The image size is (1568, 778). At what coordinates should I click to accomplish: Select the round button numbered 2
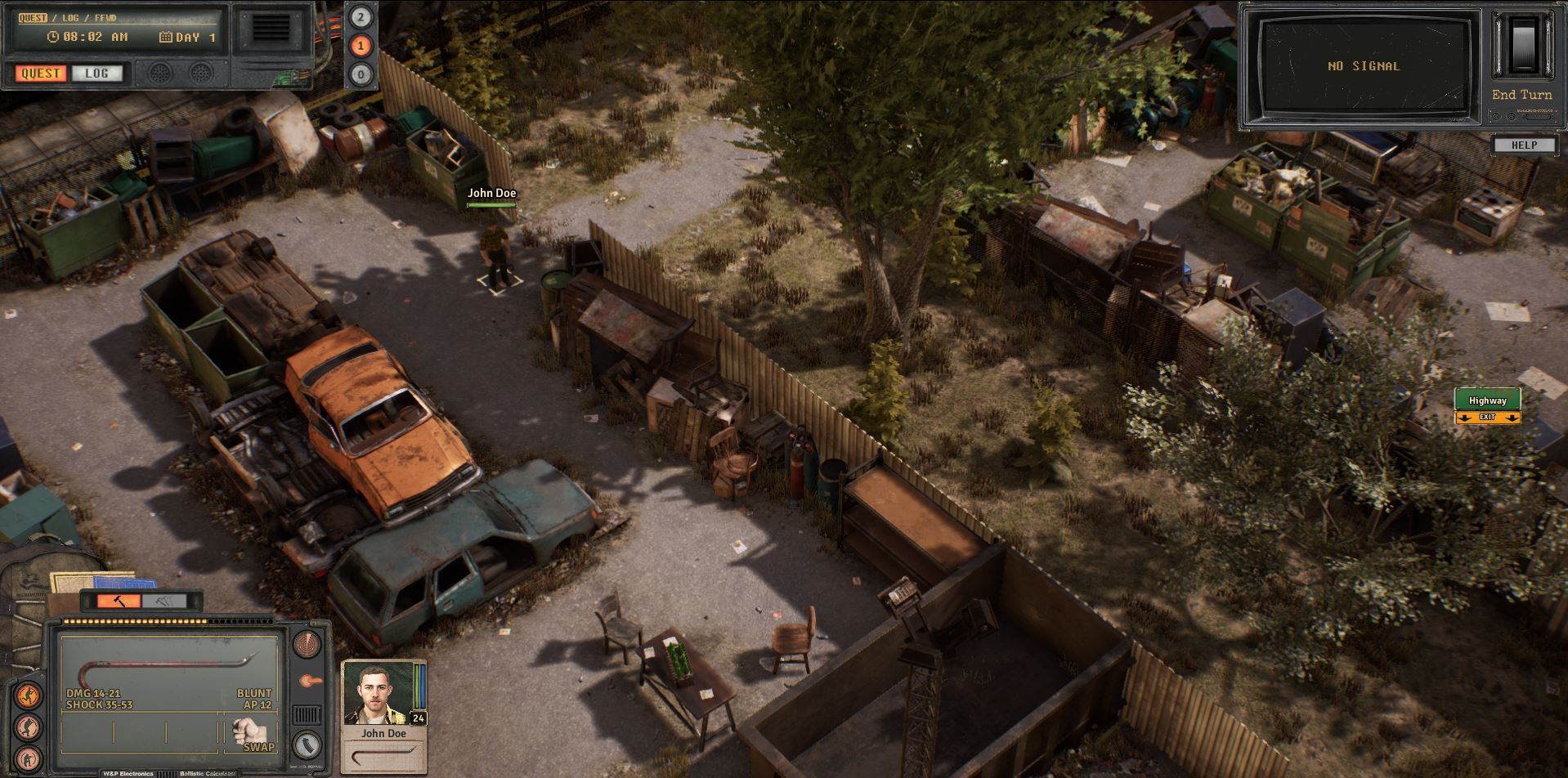(361, 17)
